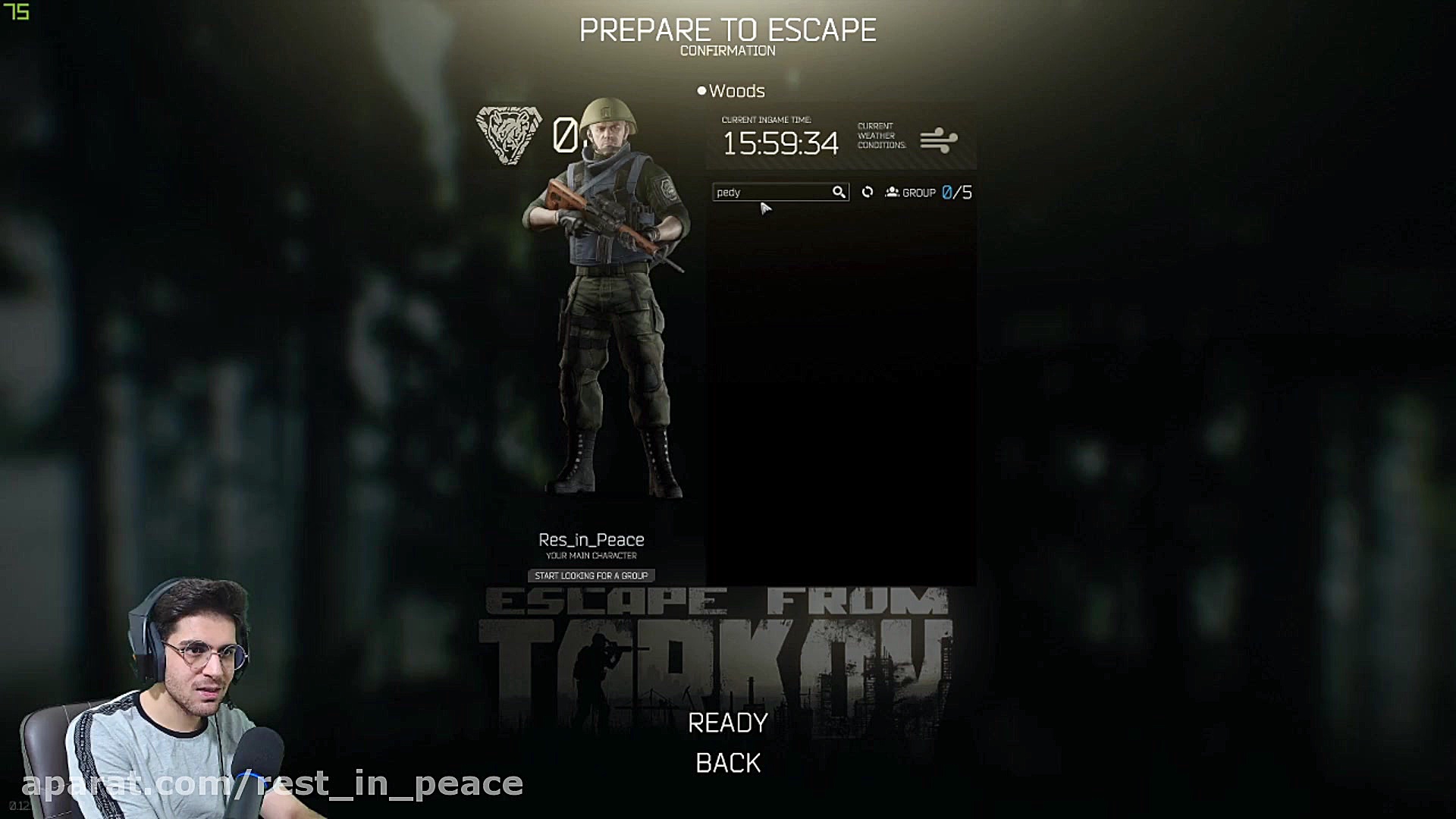The width and height of the screenshot is (1456, 819).
Task: Focus the player search field
Action: pos(770,193)
